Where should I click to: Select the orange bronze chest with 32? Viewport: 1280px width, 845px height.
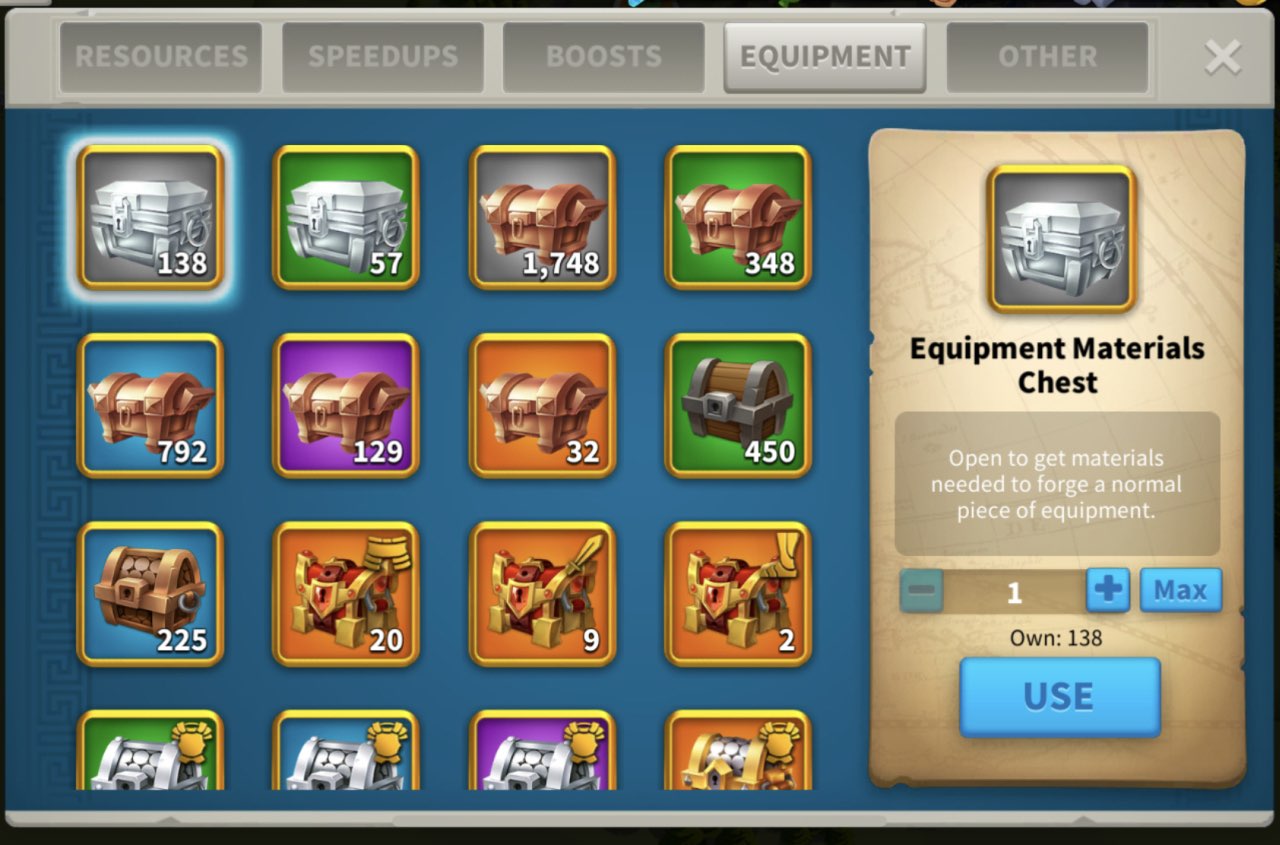[542, 405]
